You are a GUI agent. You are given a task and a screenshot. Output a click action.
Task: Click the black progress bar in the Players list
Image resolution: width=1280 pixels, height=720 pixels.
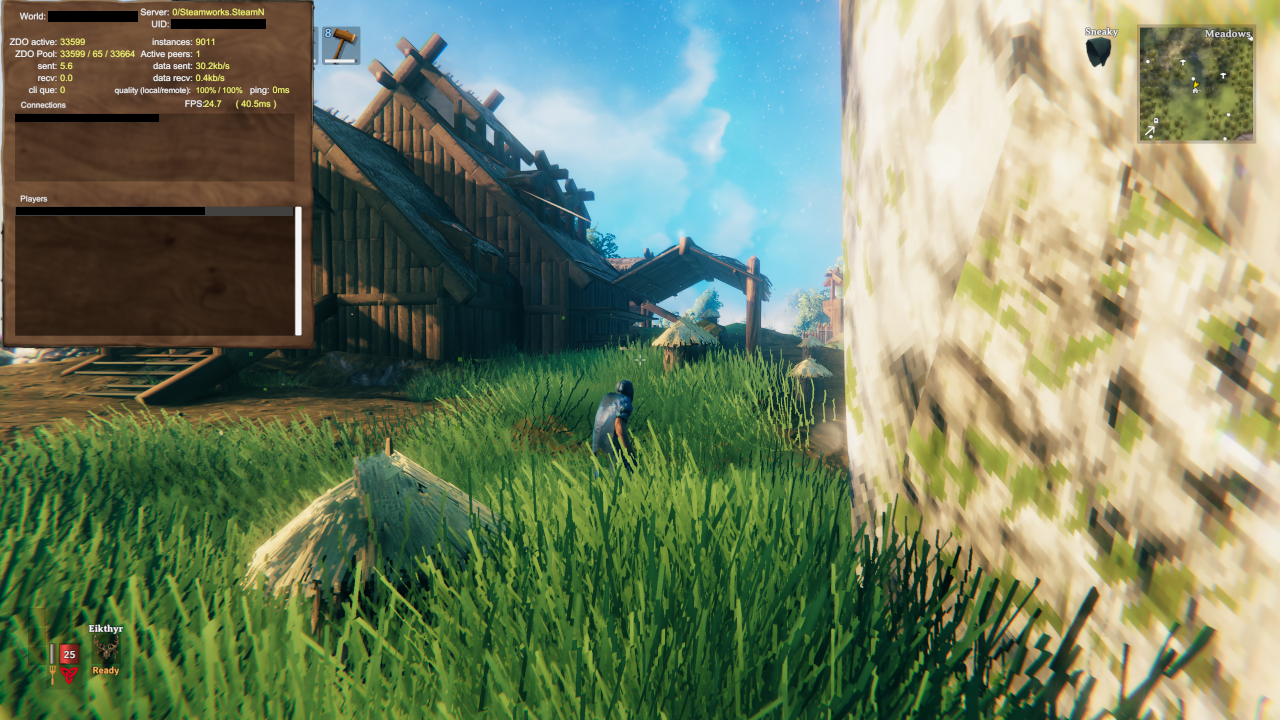110,211
